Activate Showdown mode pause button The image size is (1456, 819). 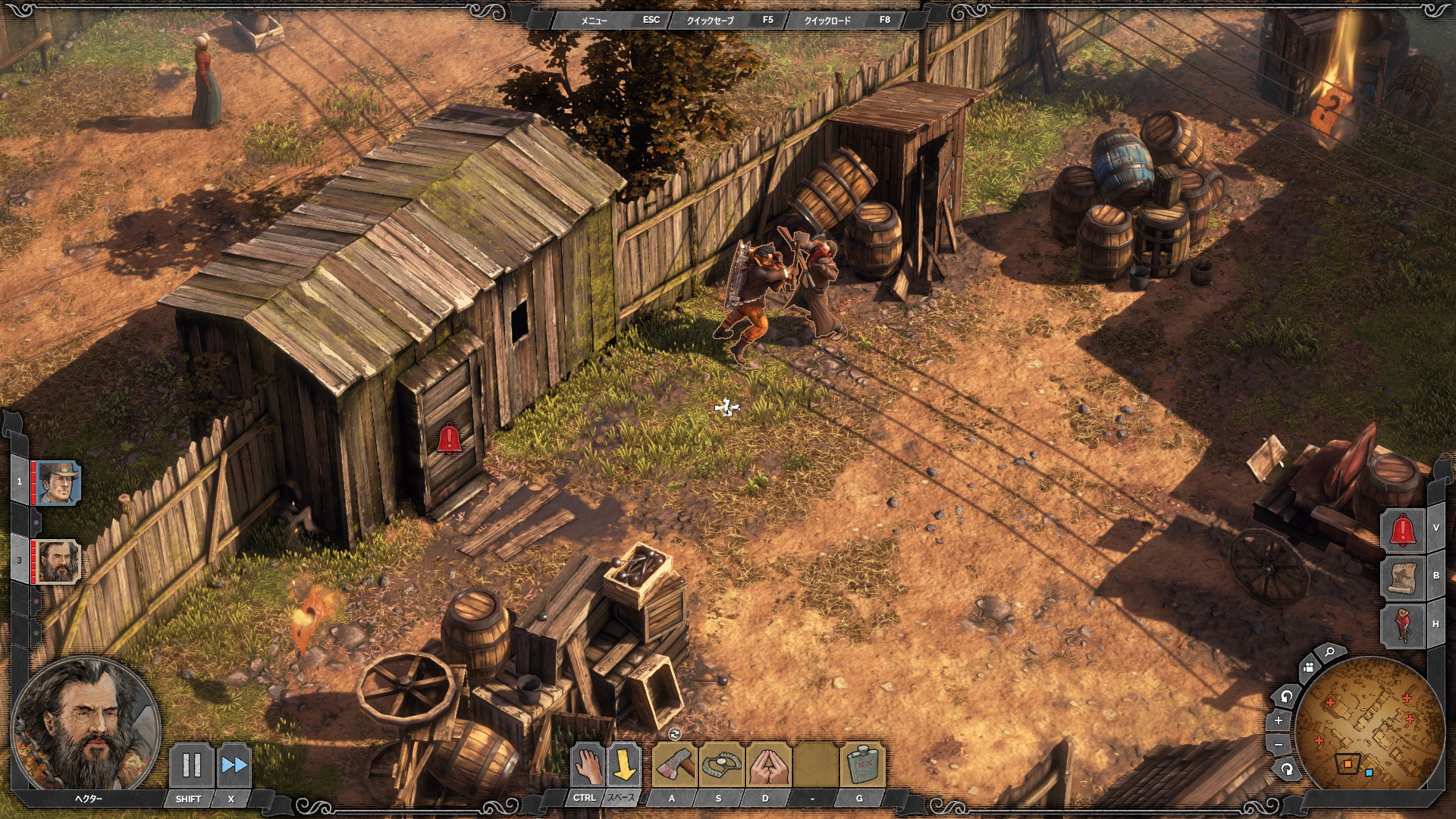point(191,764)
